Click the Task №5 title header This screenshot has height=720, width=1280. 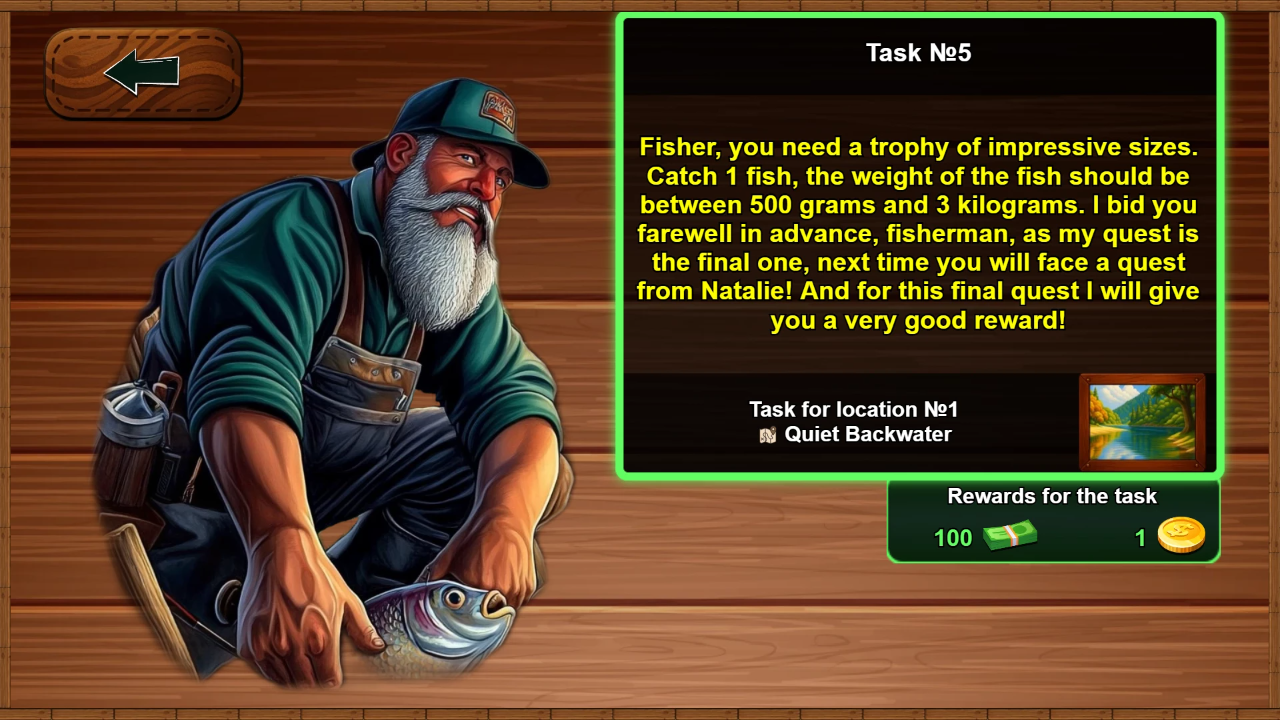point(918,54)
